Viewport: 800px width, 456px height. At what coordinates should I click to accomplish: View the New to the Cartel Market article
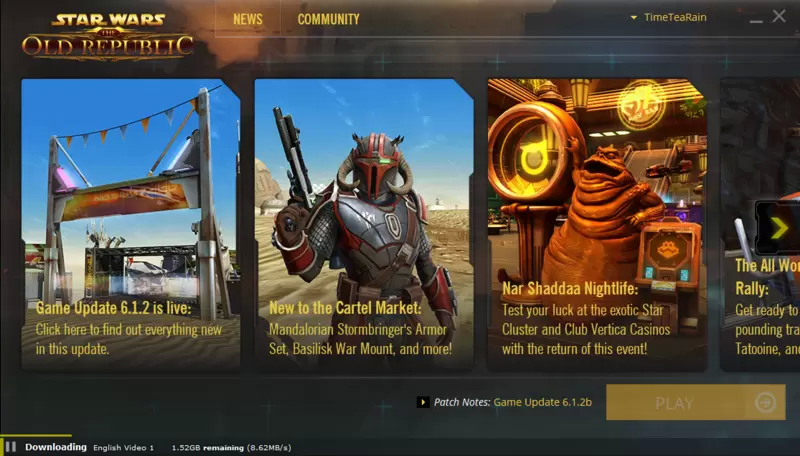pos(362,224)
